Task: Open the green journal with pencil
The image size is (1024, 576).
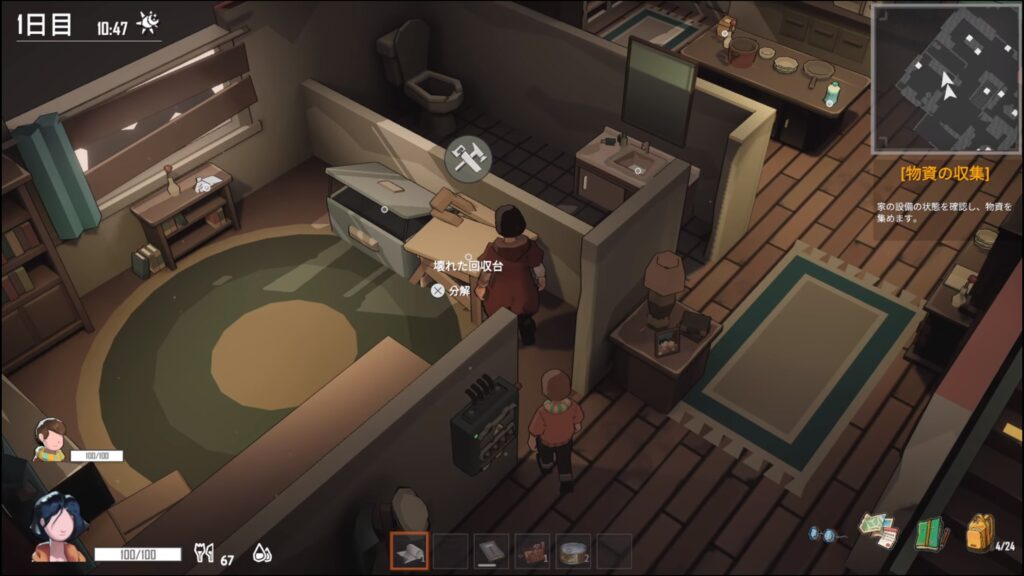Action: [931, 533]
